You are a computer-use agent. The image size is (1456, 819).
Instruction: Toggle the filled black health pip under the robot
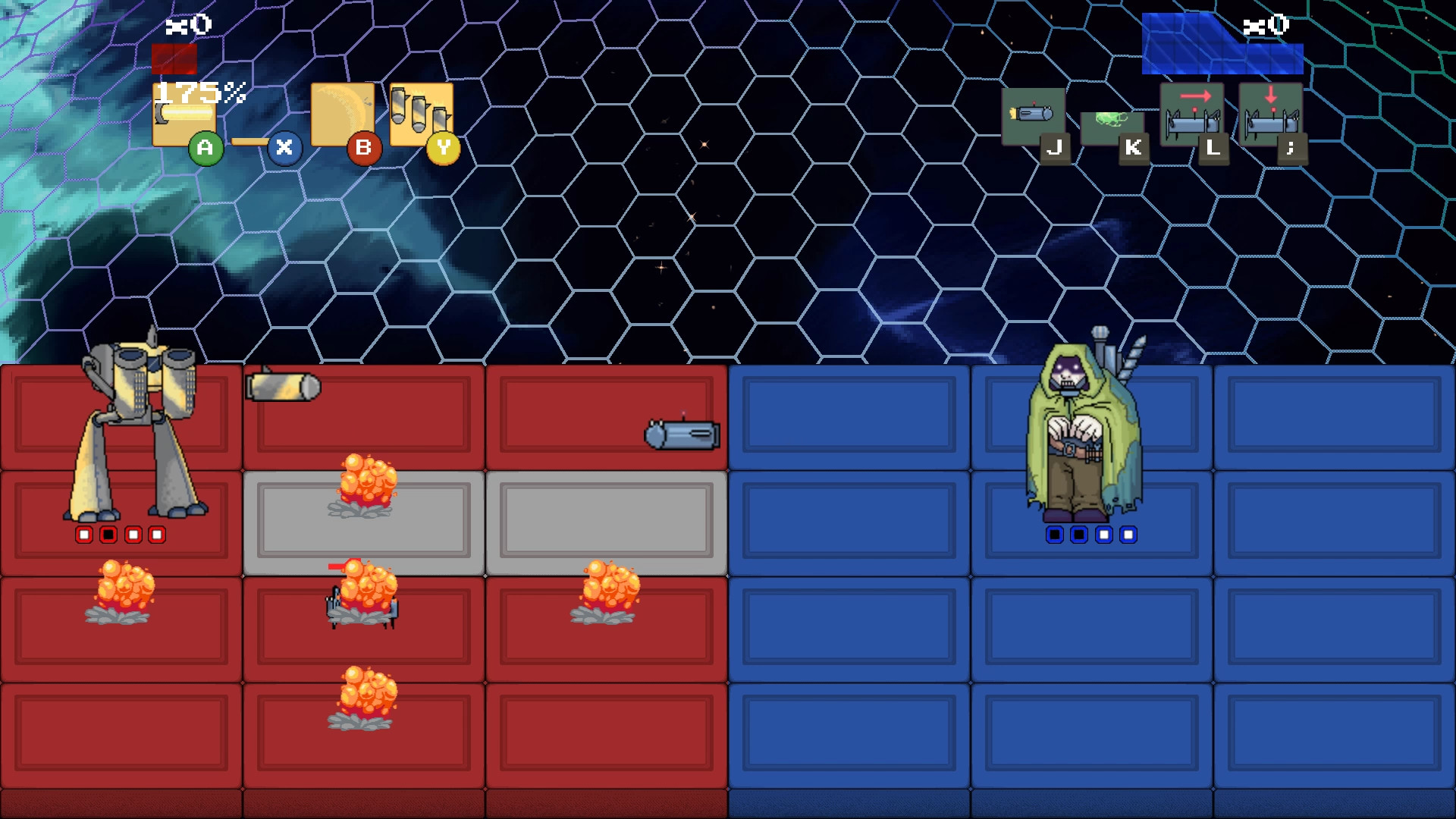108,535
